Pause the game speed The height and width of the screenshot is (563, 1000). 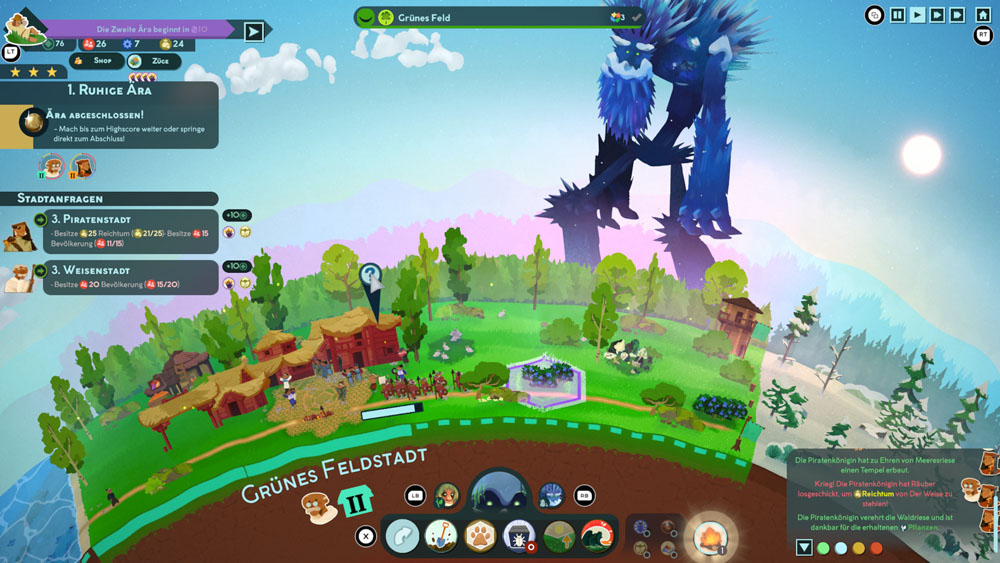[x=898, y=15]
